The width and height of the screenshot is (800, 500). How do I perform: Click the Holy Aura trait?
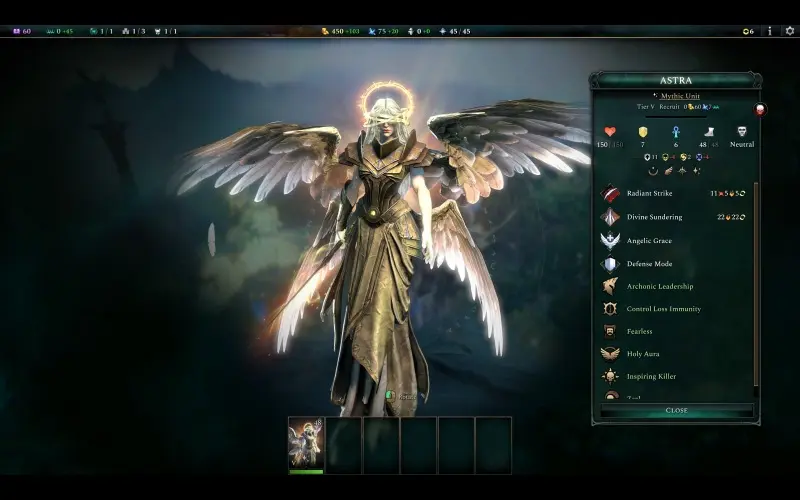click(x=643, y=354)
